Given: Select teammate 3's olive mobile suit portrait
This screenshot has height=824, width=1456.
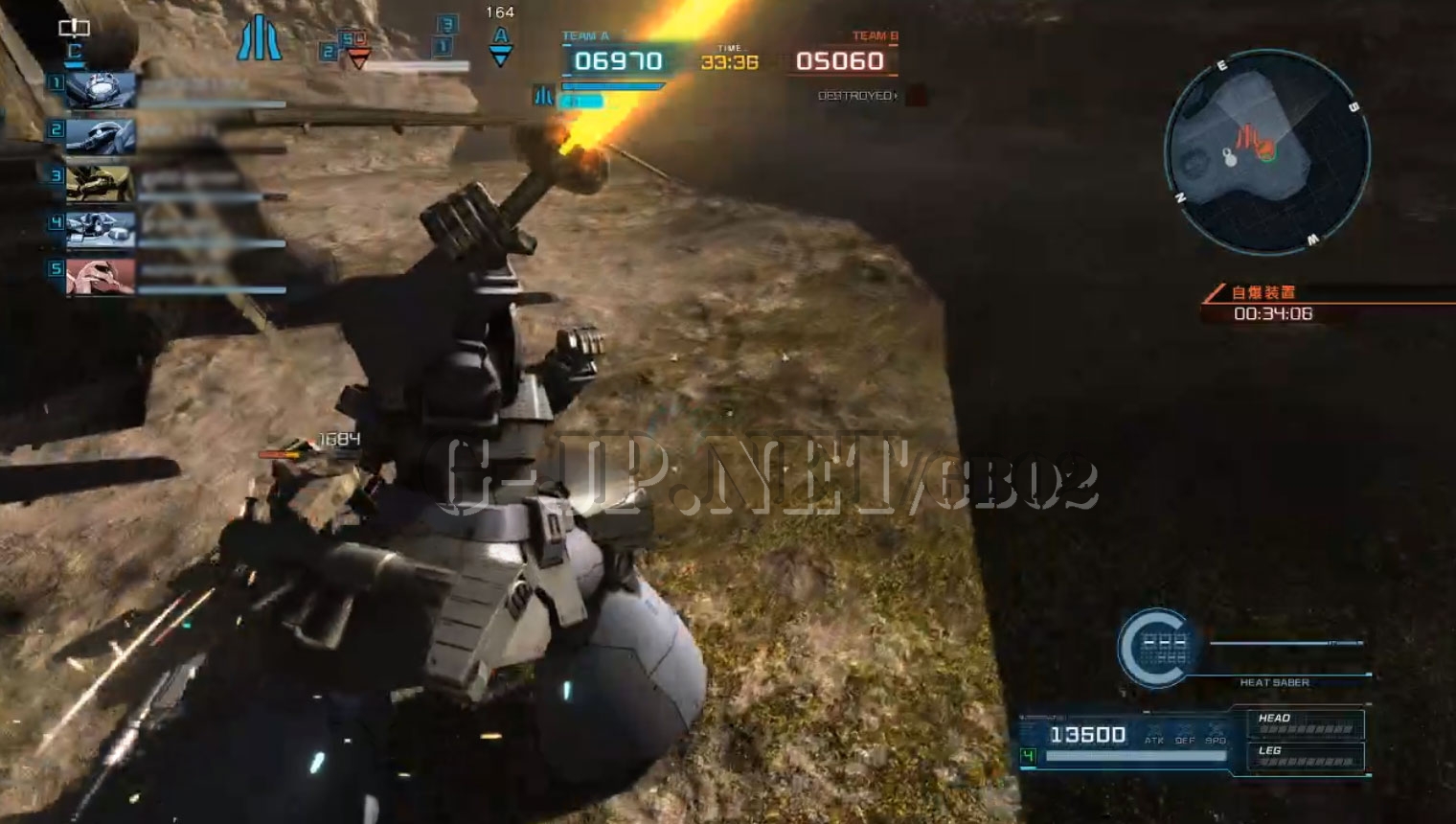Looking at the screenshot, I should pyautogui.click(x=101, y=182).
